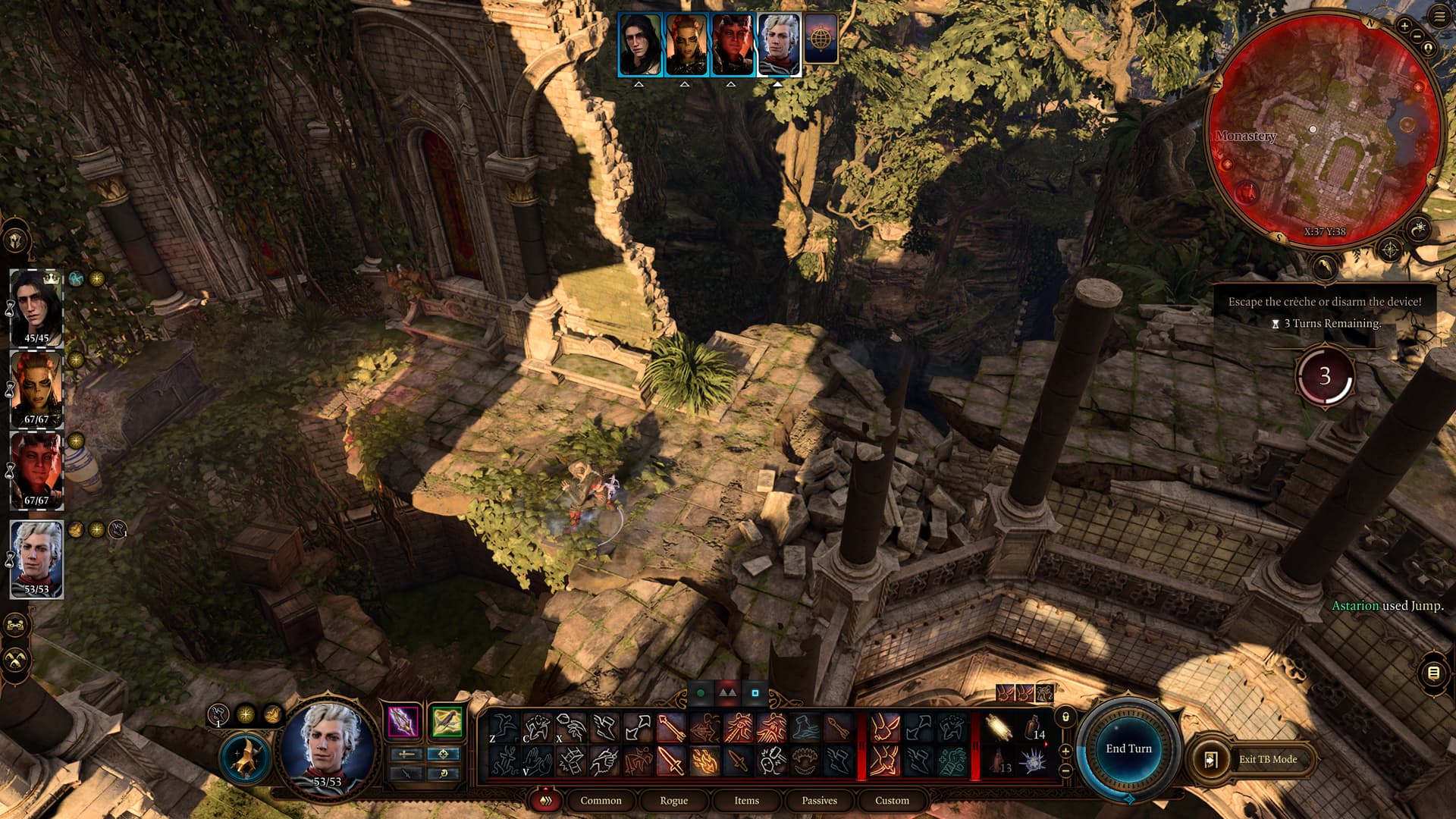Open the combat log button
This screenshot has height=819, width=1456.
[1432, 673]
